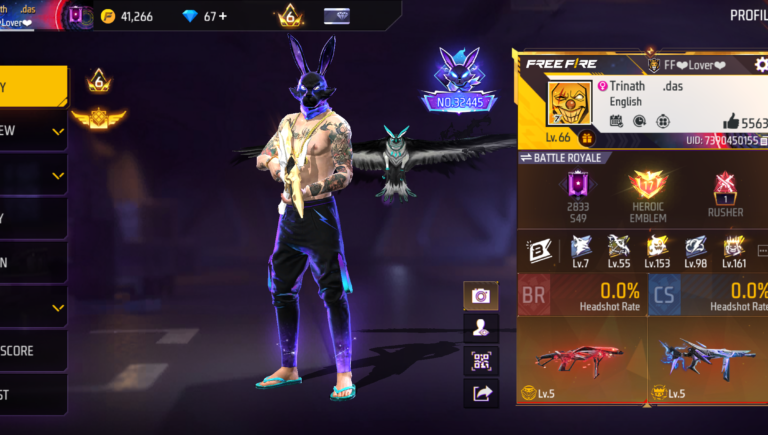The width and height of the screenshot is (768, 435).
Task: Open settings with the gear icon
Action: 761,65
